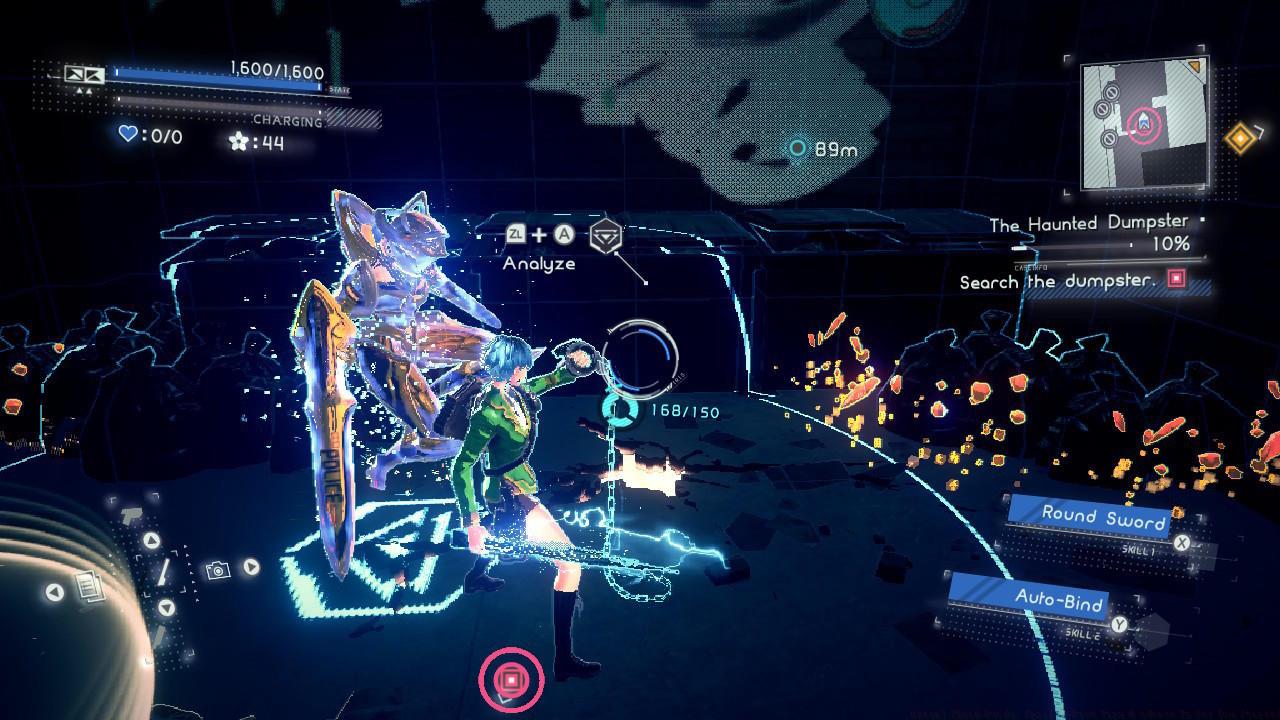Screen dimensions: 1280x720
Task: Select the Round Sword skill
Action: (x=1103, y=518)
